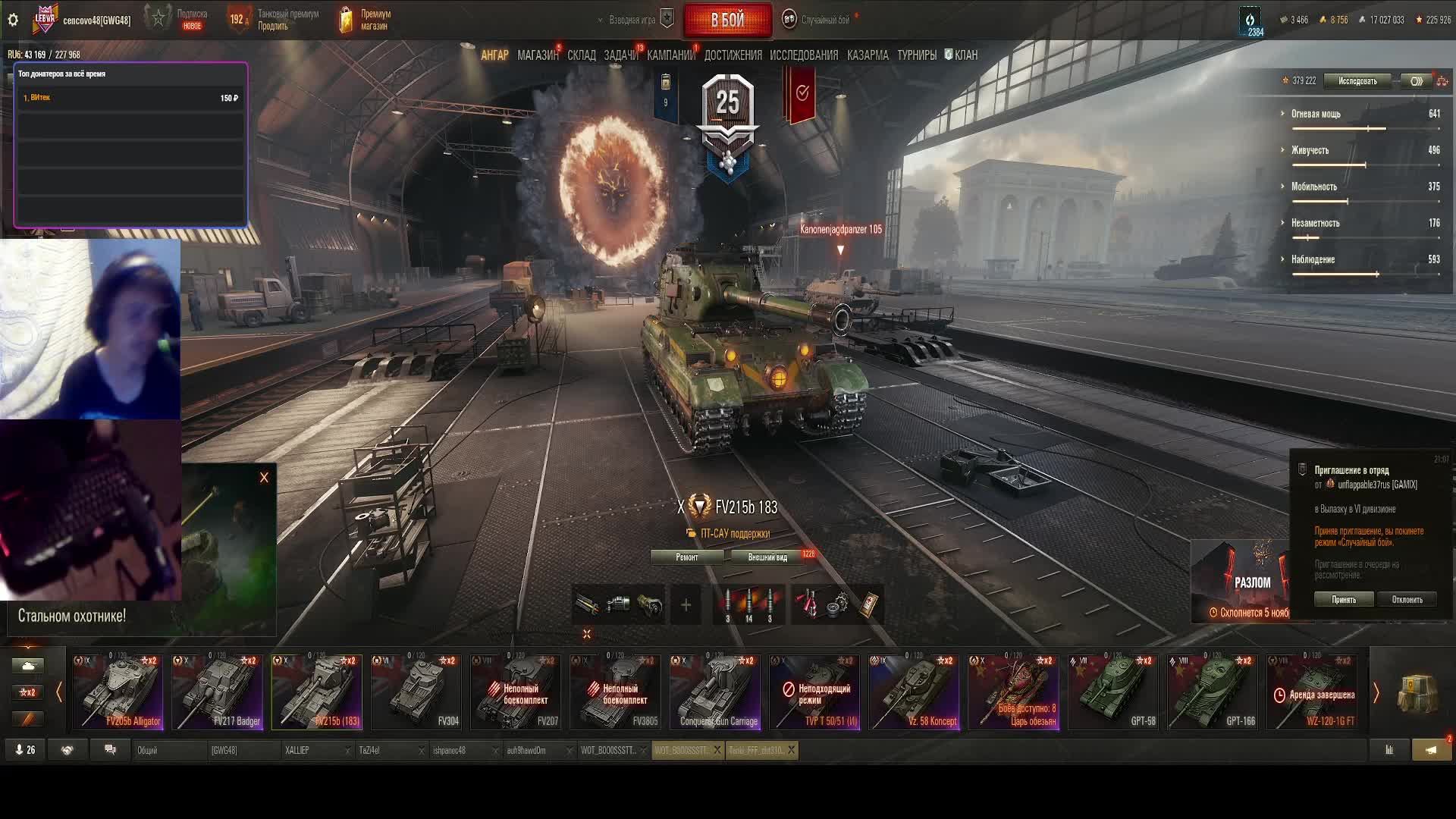
Task: Choose the FV205b Alligator in carousel
Action: point(118,692)
